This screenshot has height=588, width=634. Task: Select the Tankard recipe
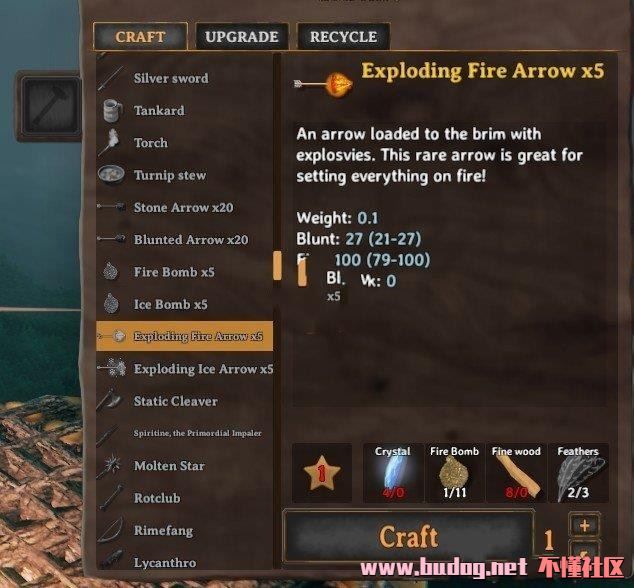tap(159, 110)
